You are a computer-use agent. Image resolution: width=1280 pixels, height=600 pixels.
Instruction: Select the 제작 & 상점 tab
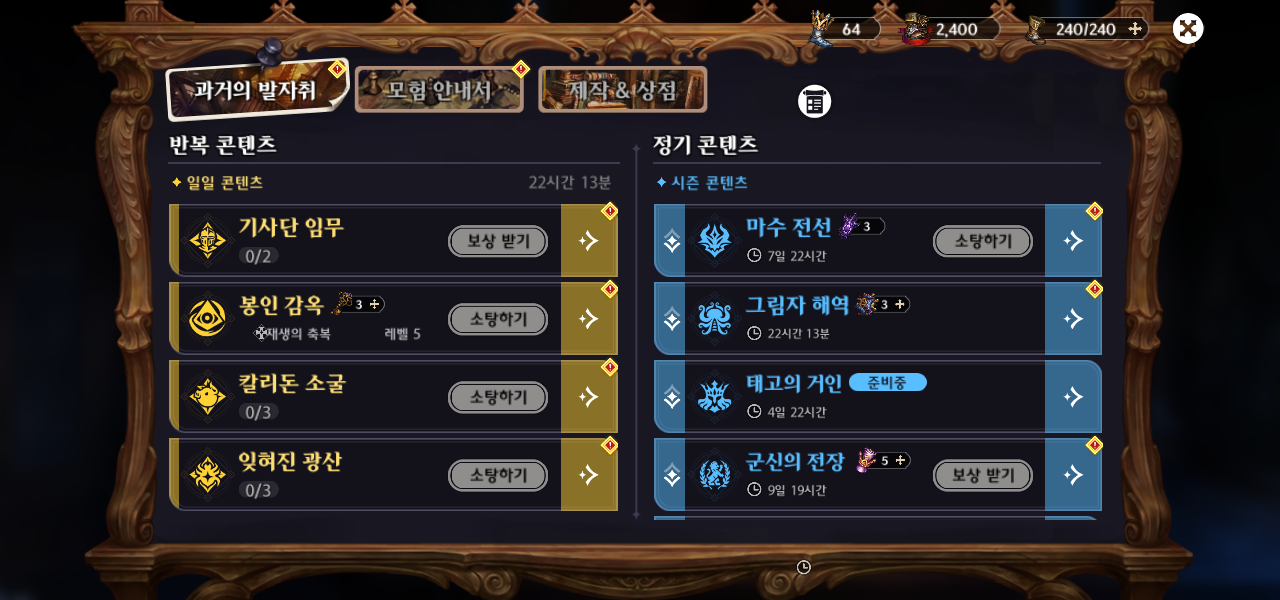622,90
